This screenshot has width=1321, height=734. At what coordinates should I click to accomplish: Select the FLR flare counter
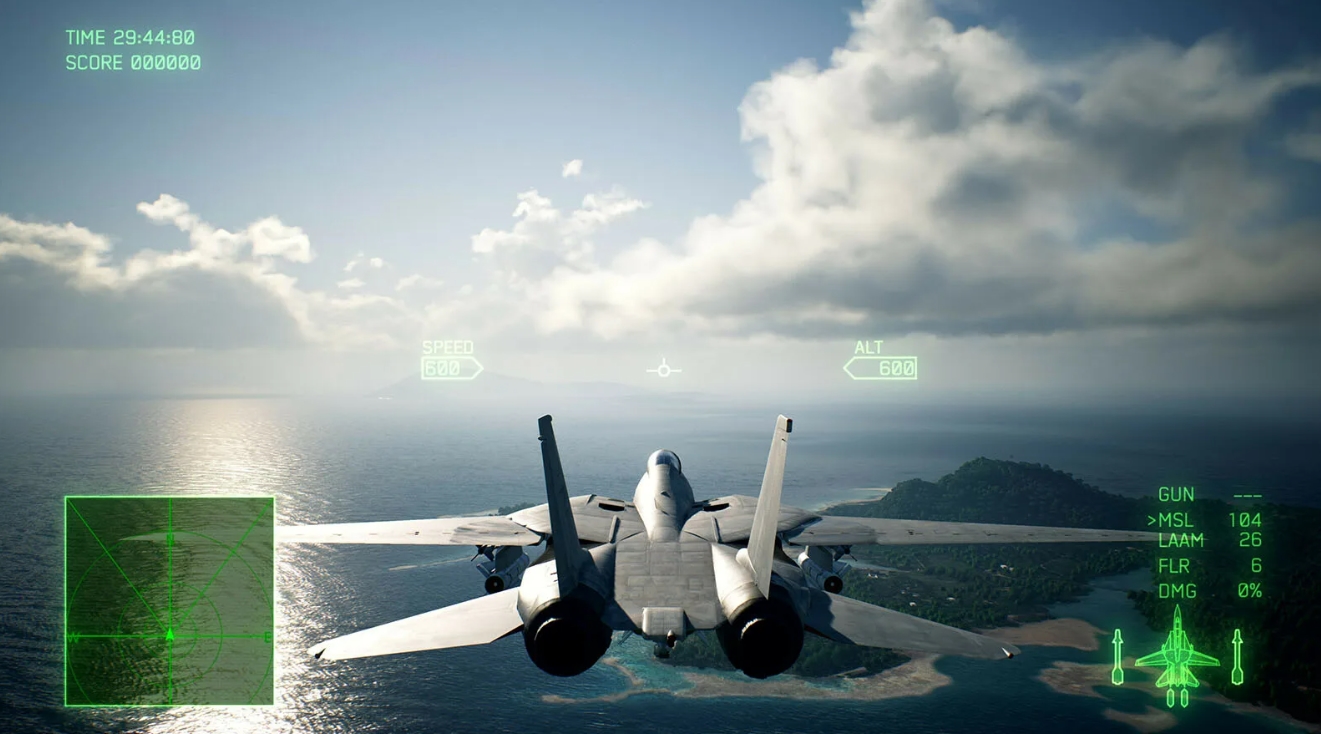(x=1173, y=565)
